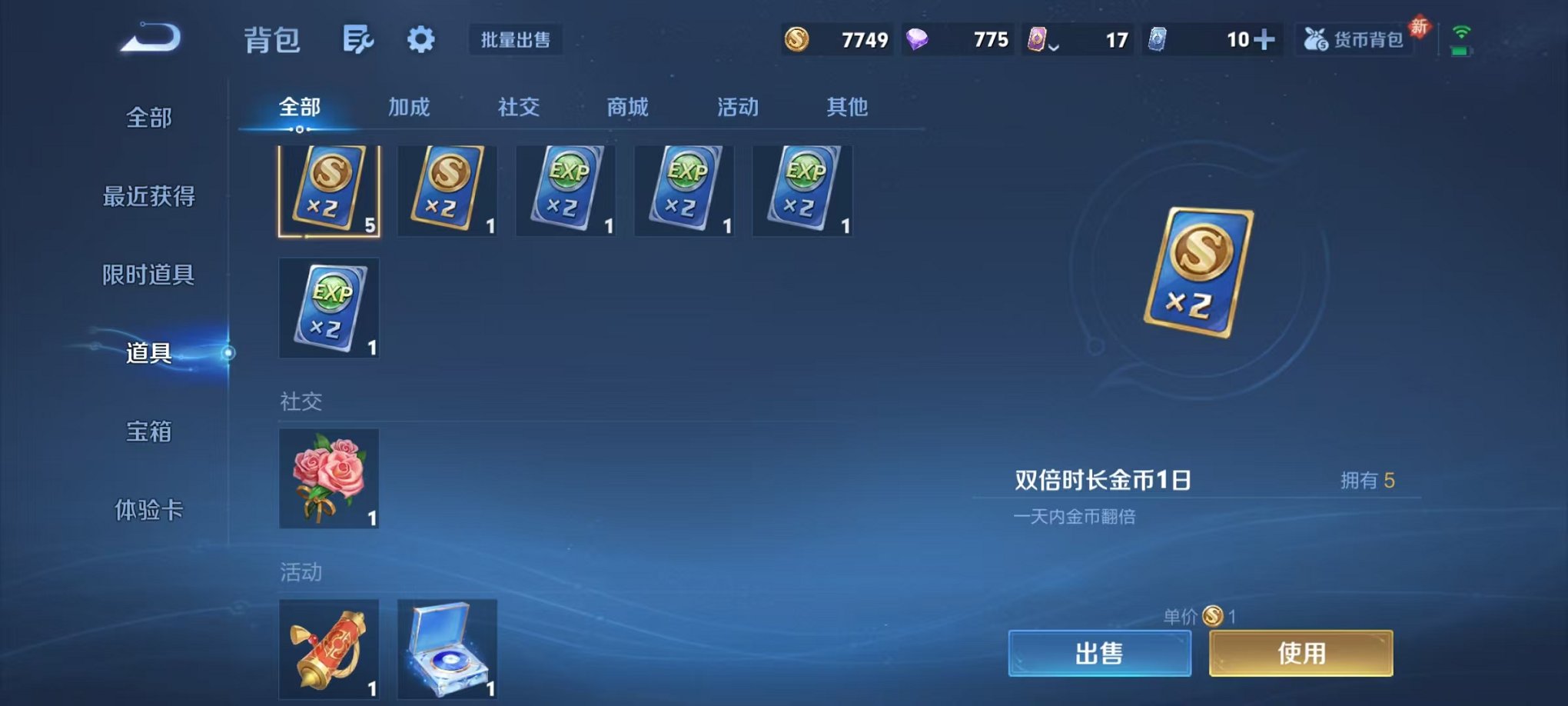Open the settings gear in the top bar
The height and width of the screenshot is (706, 1568).
point(421,40)
